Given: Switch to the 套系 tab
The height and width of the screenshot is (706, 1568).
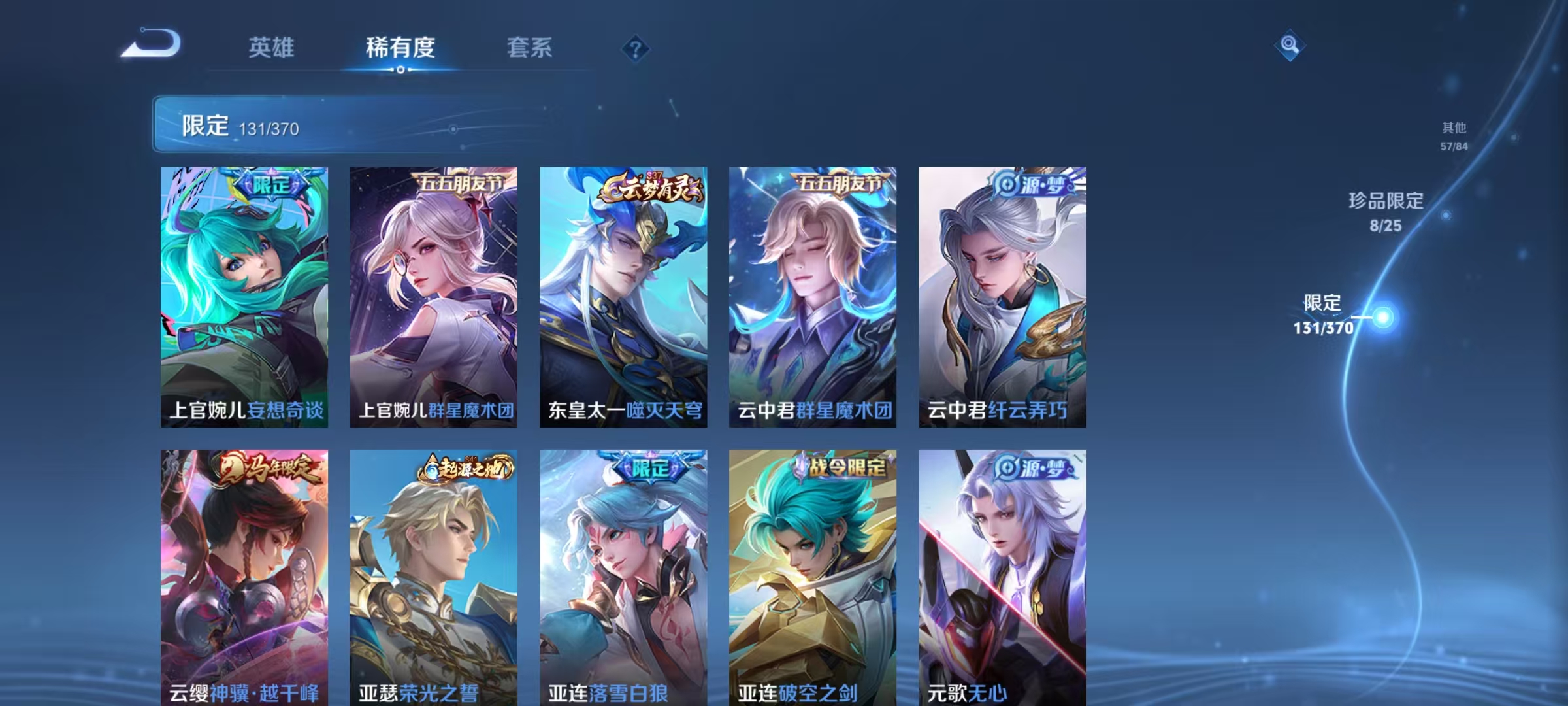Looking at the screenshot, I should 531,46.
